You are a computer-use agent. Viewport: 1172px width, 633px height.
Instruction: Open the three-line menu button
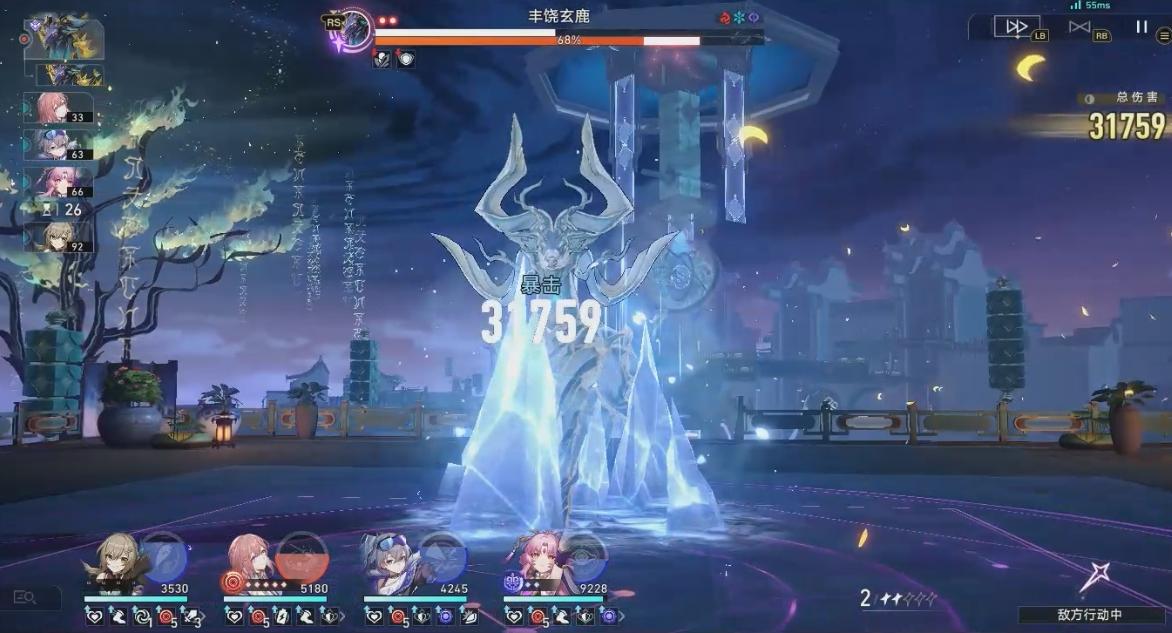click(x=1164, y=35)
